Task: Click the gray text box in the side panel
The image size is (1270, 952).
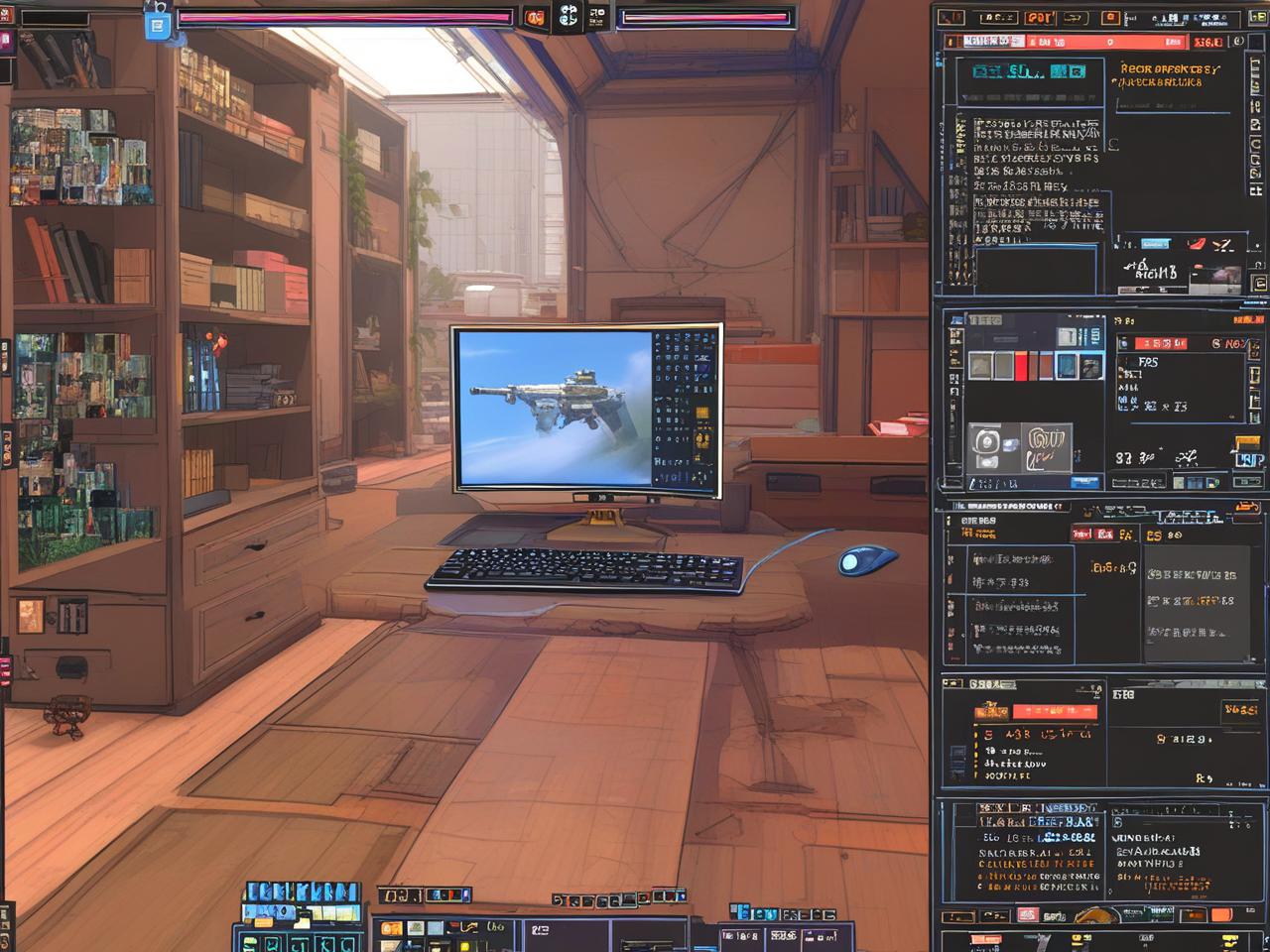Action: (1196, 604)
